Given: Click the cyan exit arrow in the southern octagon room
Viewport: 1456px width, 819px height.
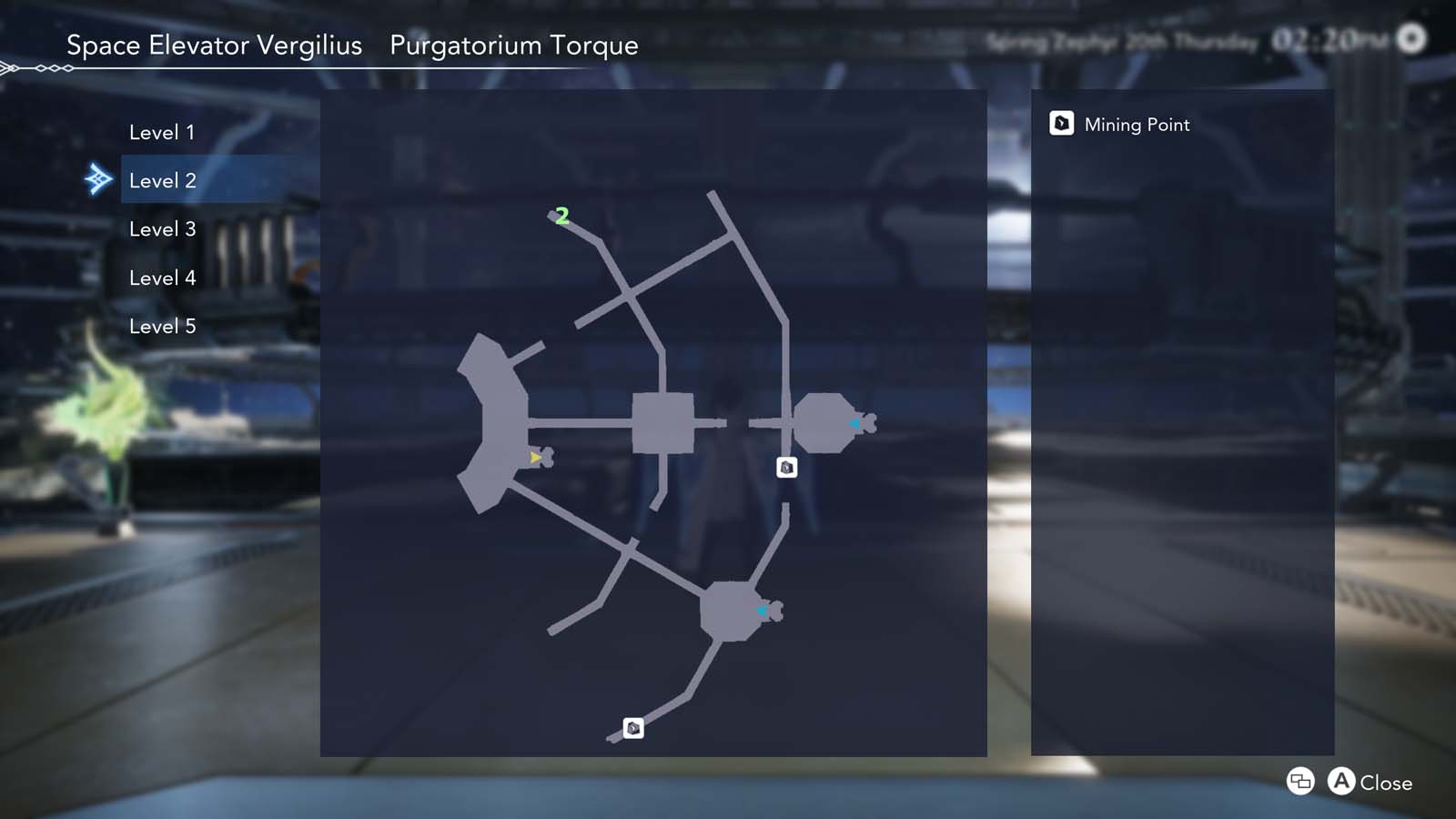Looking at the screenshot, I should [762, 611].
